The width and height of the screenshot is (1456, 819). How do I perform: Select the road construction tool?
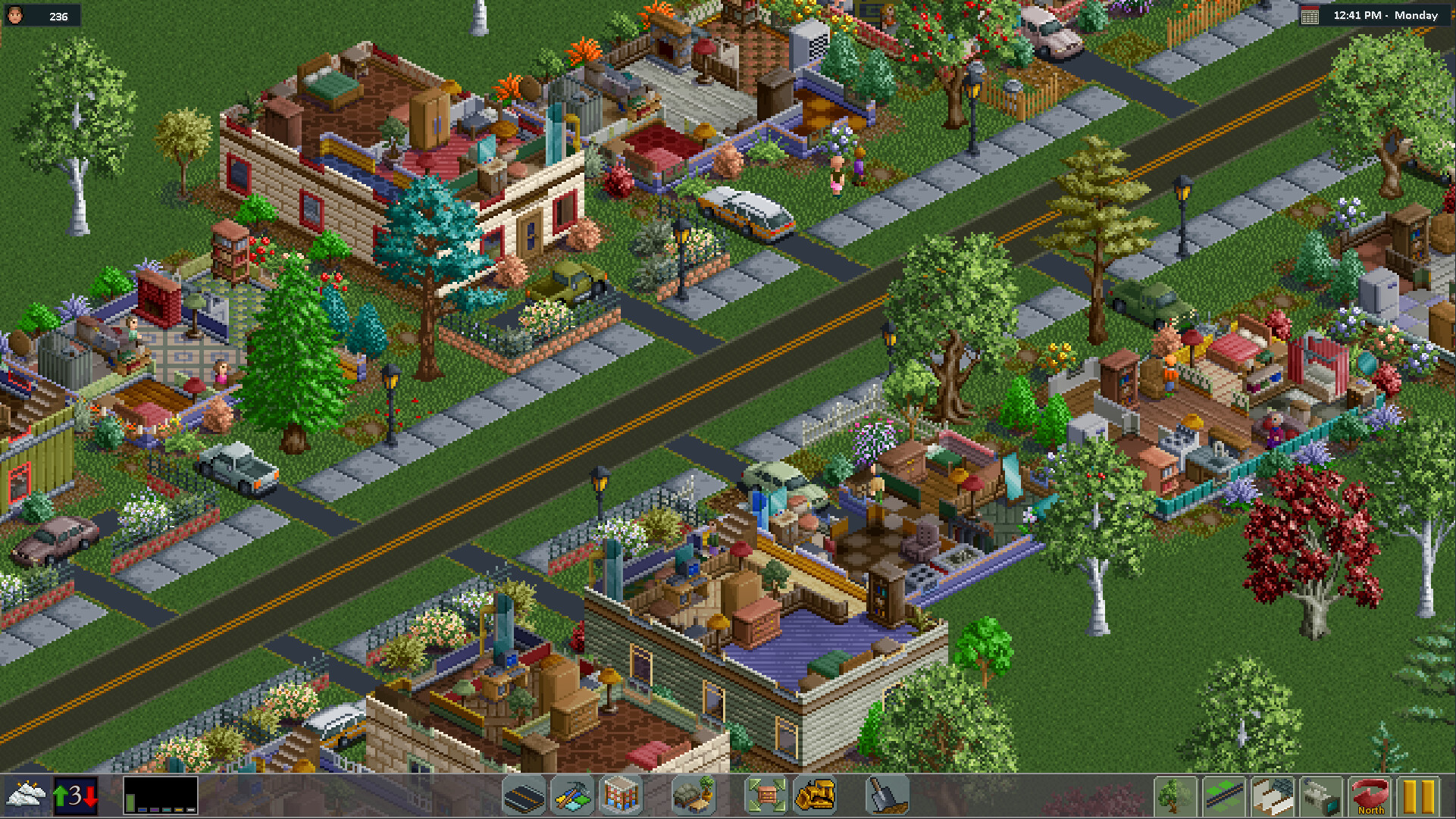point(522,796)
